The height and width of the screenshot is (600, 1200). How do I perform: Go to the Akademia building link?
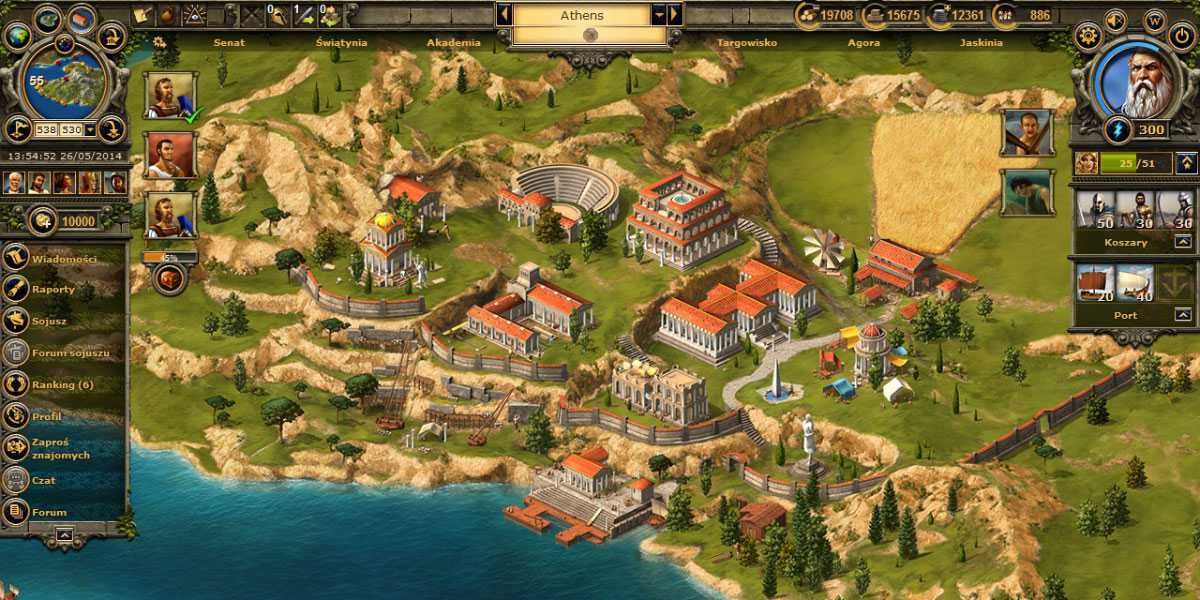click(x=453, y=43)
